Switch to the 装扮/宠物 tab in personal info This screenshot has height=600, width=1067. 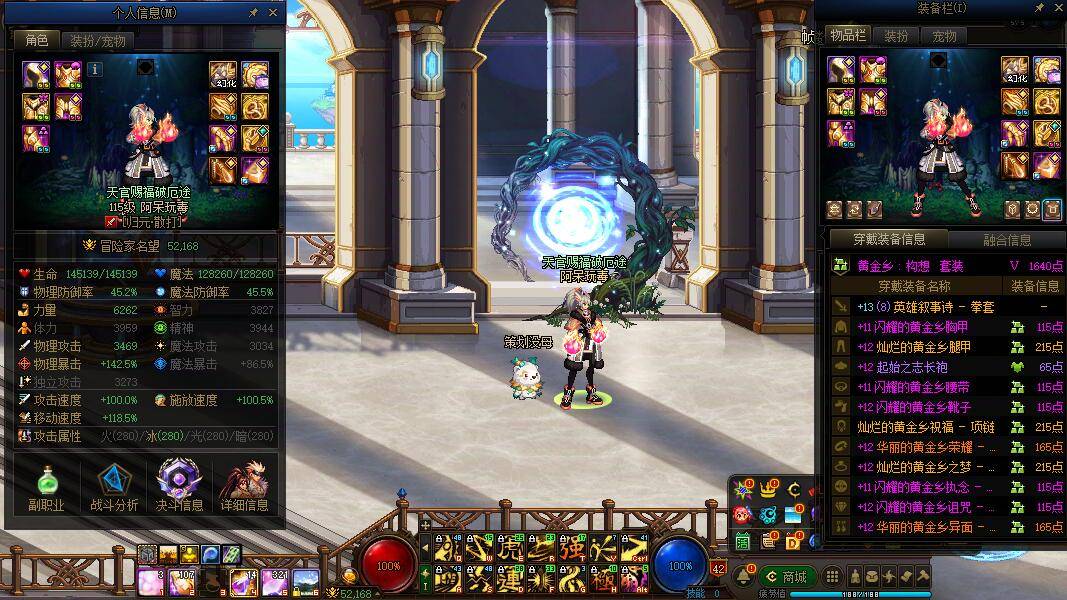pyautogui.click(x=96, y=41)
